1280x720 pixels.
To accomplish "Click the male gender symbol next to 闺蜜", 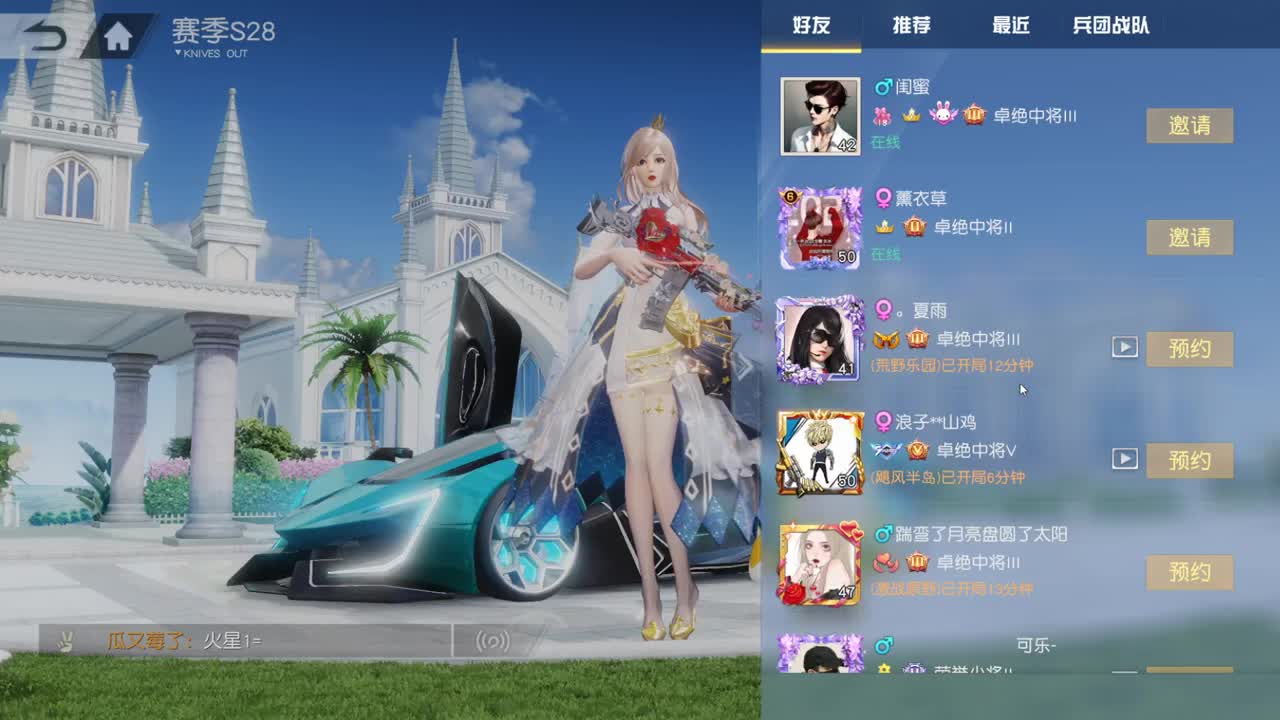I will [882, 90].
